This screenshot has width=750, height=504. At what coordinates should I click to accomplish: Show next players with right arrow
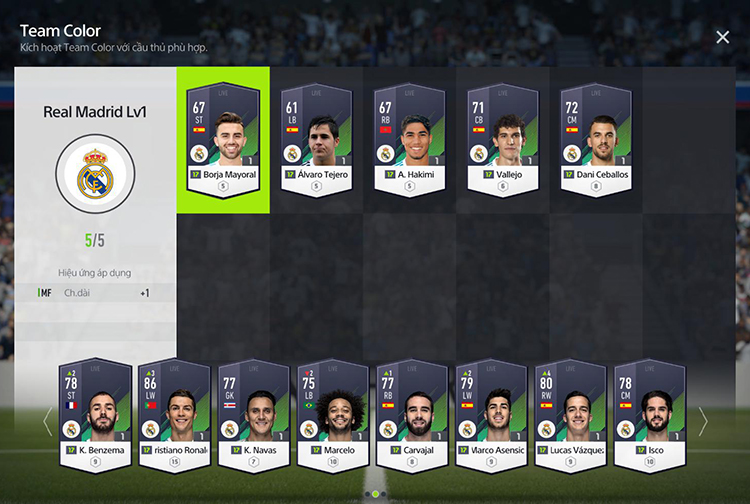click(x=703, y=421)
